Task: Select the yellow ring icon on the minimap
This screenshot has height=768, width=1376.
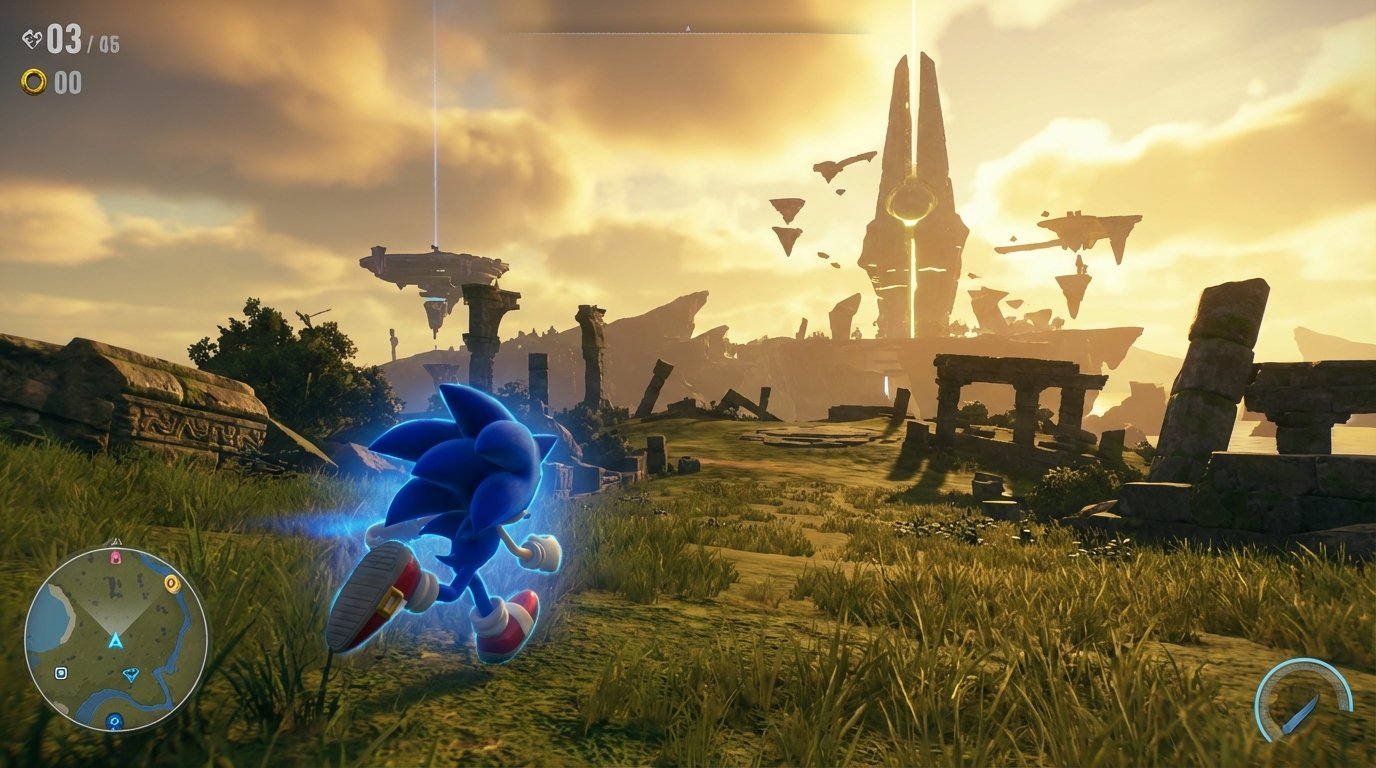Action: 171,584
